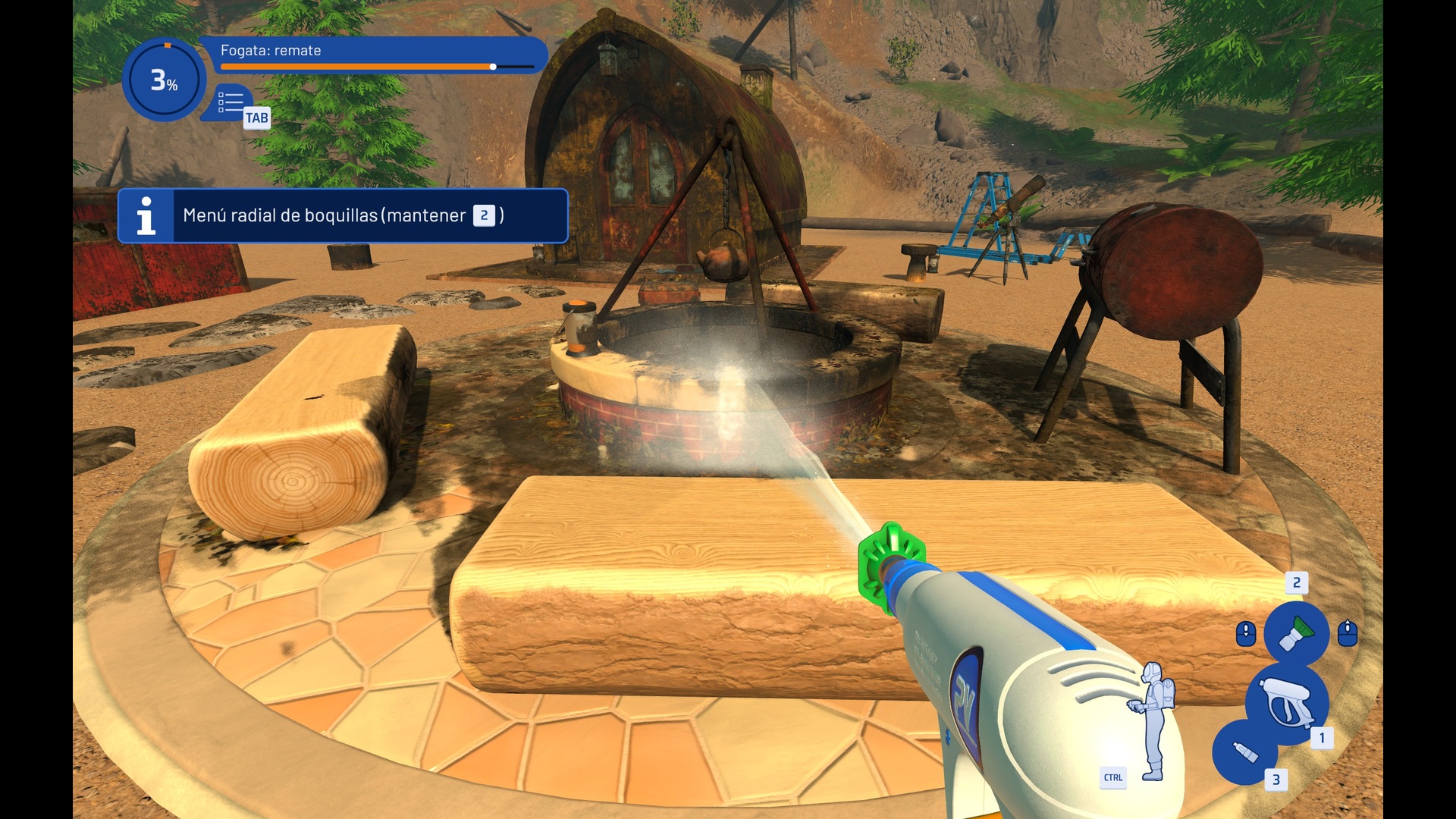Open the job checklist icon
The width and height of the screenshot is (1456, 819).
[231, 103]
